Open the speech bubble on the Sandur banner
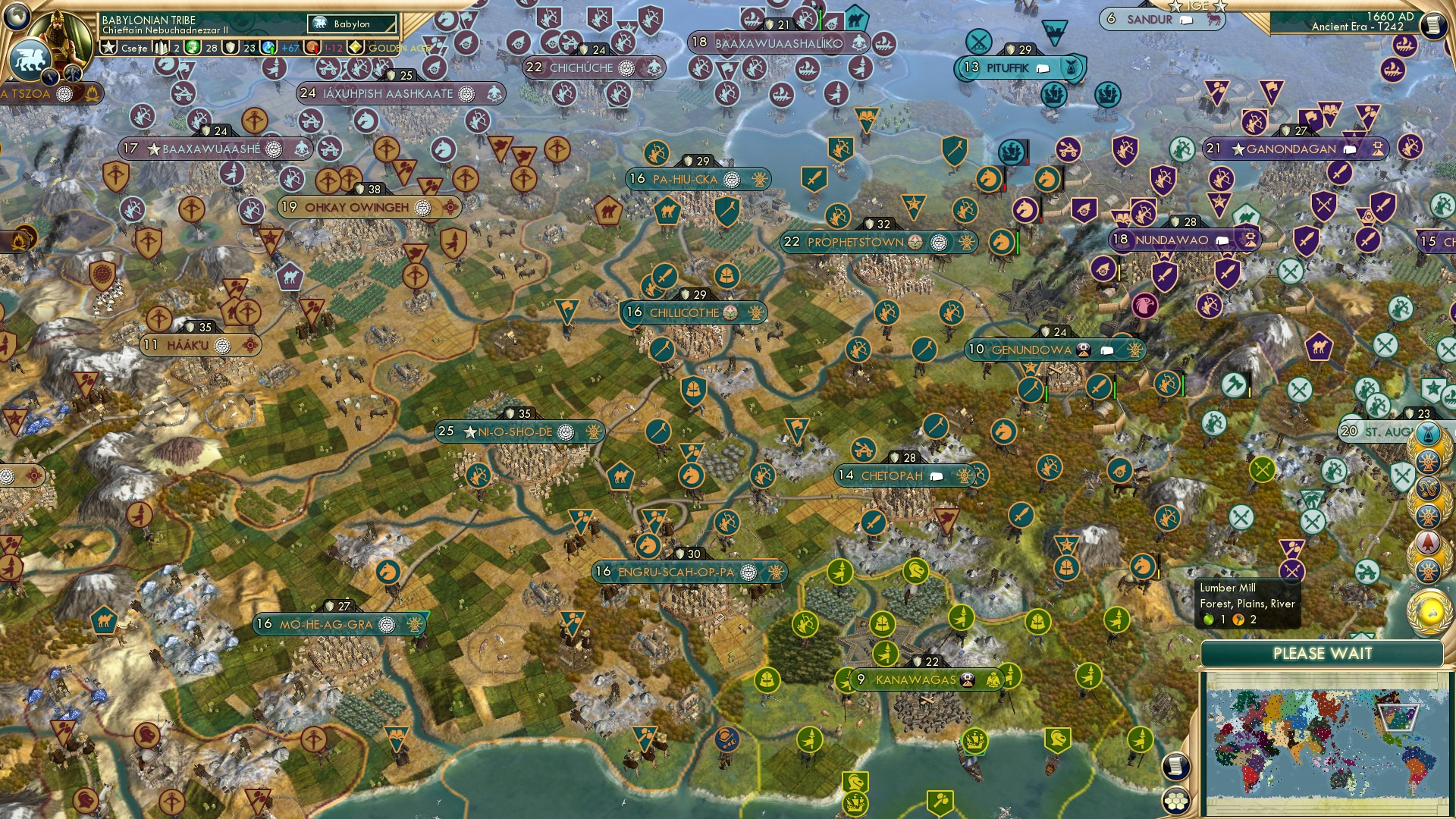The height and width of the screenshot is (819, 1456). coord(1187,20)
